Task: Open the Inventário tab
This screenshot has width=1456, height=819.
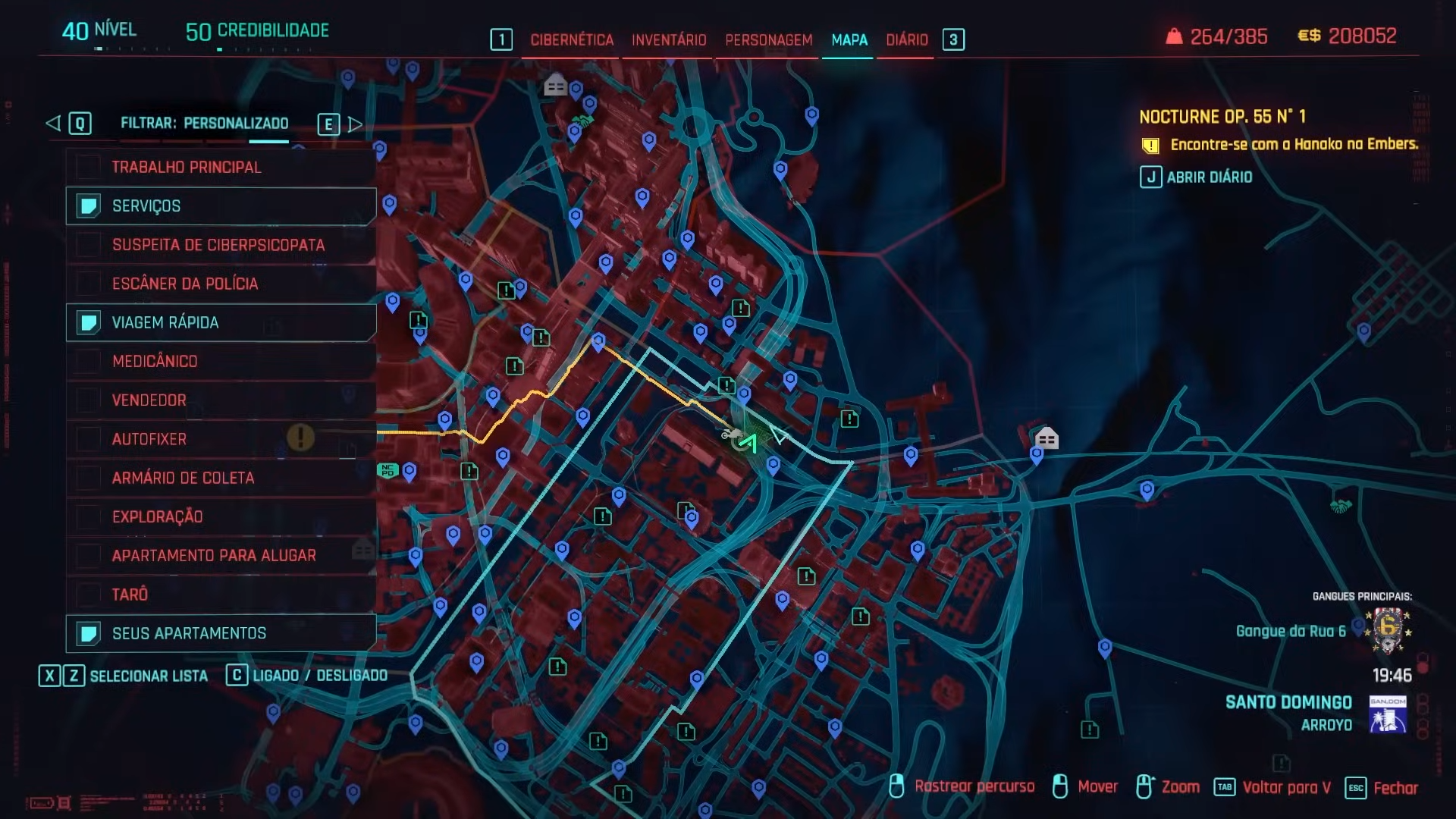Action: [668, 40]
